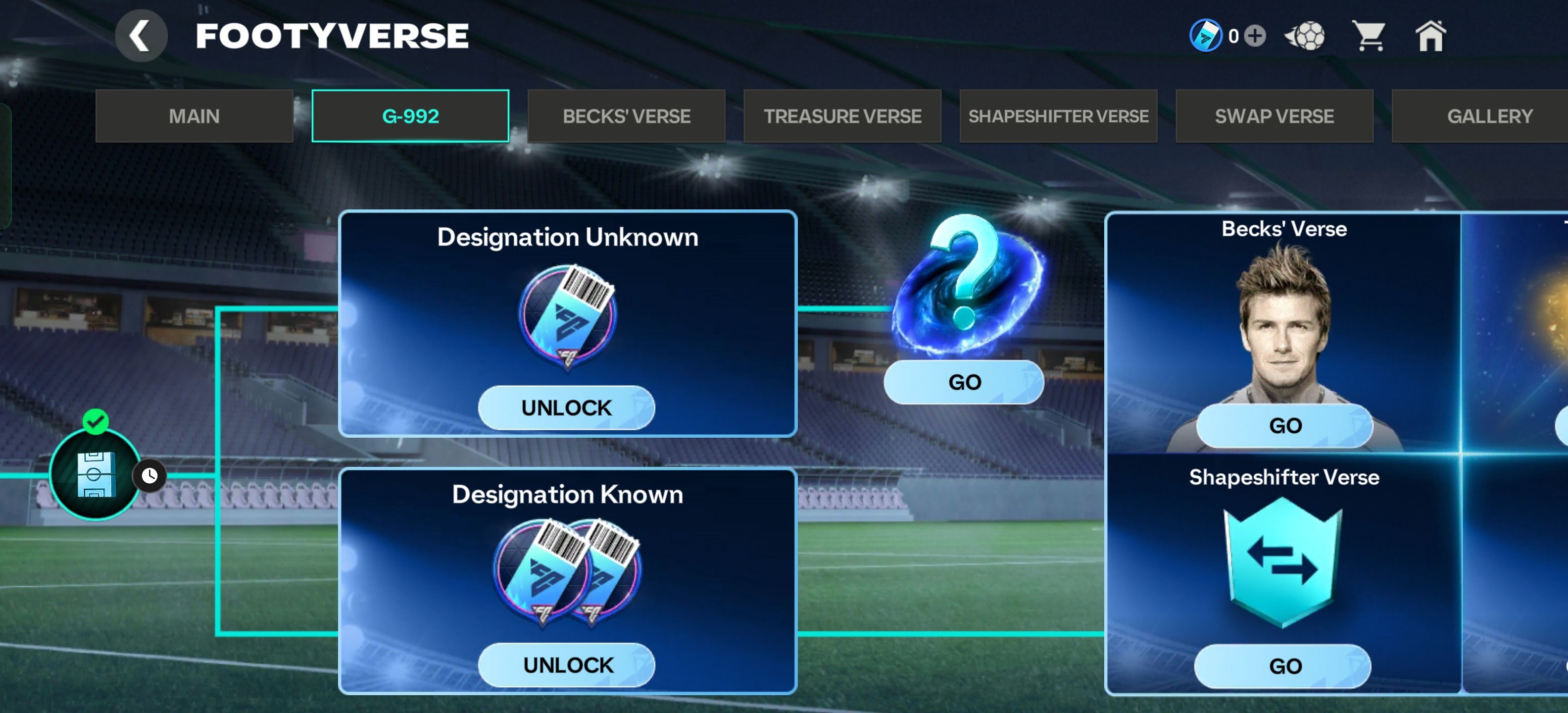Open the soccer ball icon menu
1568x713 pixels.
point(1304,36)
